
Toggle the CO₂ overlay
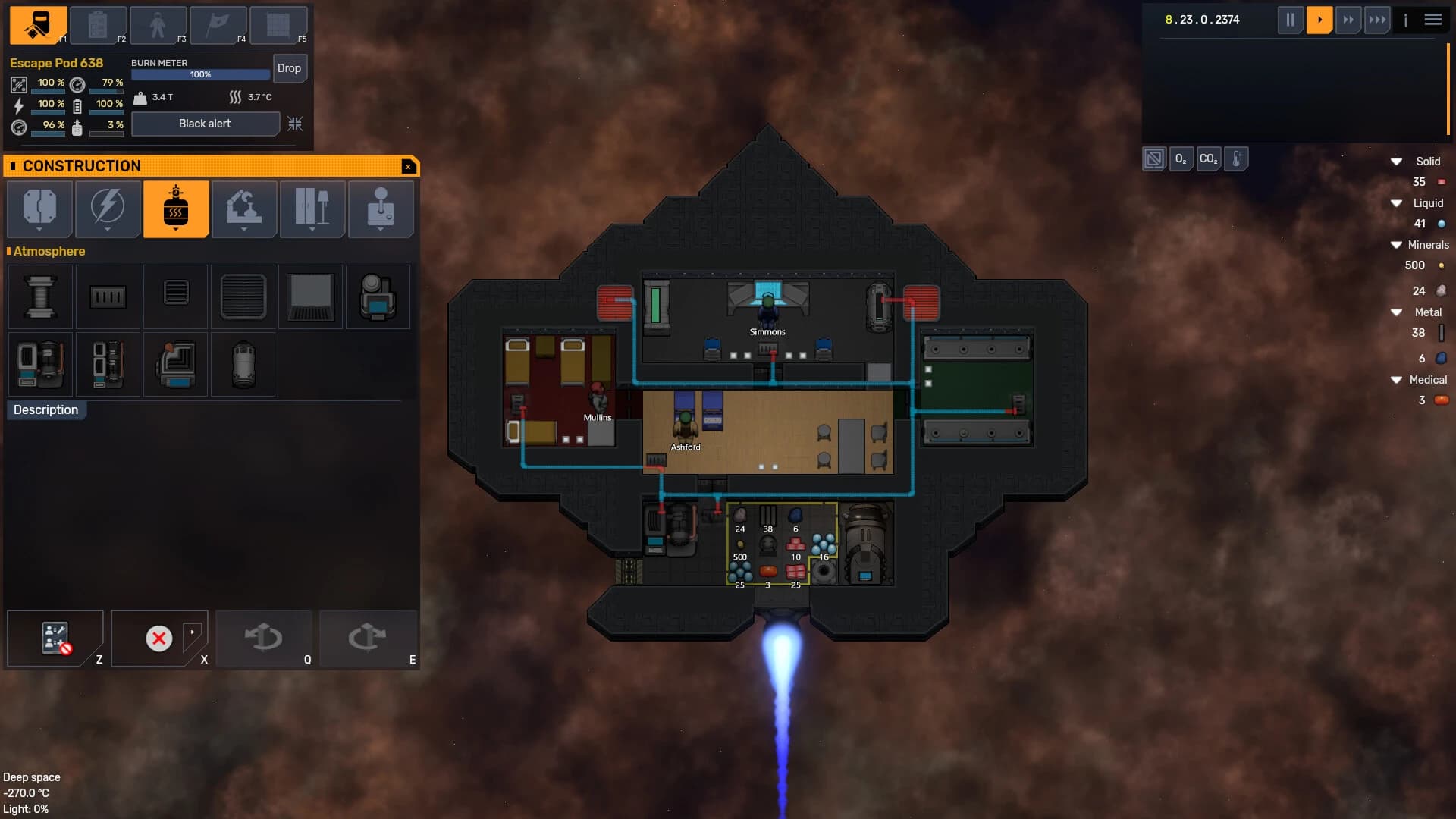click(1209, 158)
